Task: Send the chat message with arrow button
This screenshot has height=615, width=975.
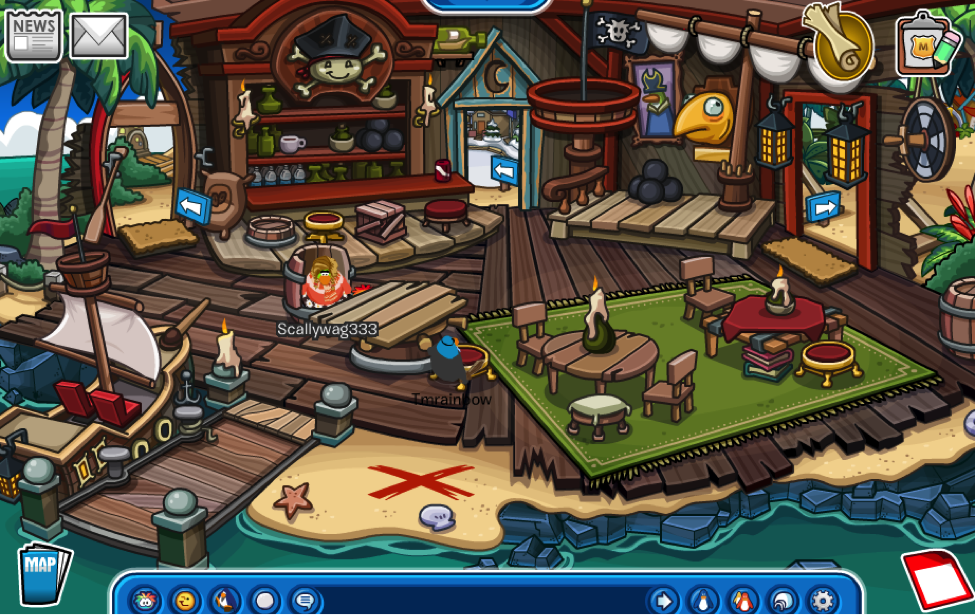Action: pos(663,600)
